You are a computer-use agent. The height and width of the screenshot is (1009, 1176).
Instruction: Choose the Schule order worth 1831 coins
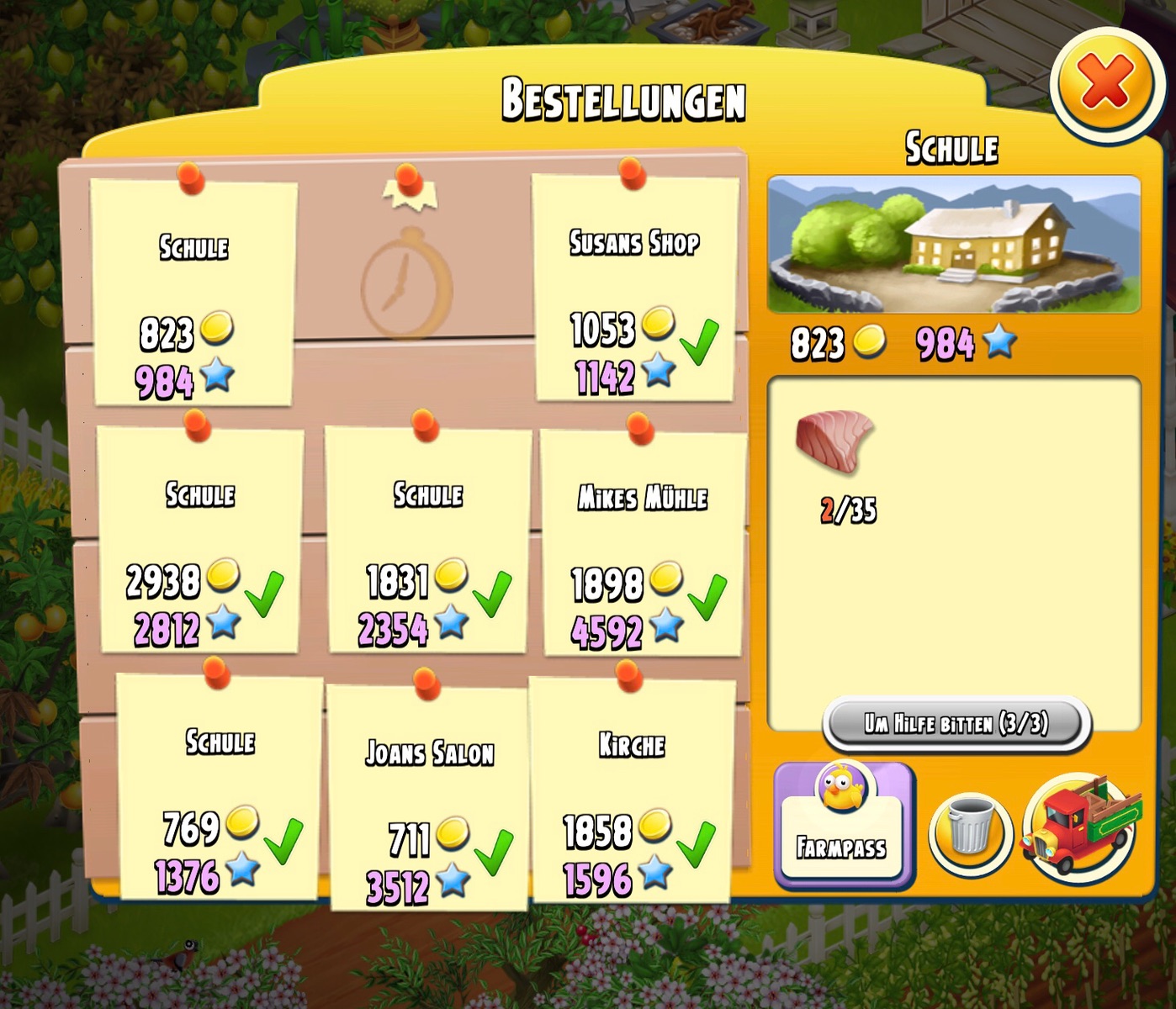[428, 541]
